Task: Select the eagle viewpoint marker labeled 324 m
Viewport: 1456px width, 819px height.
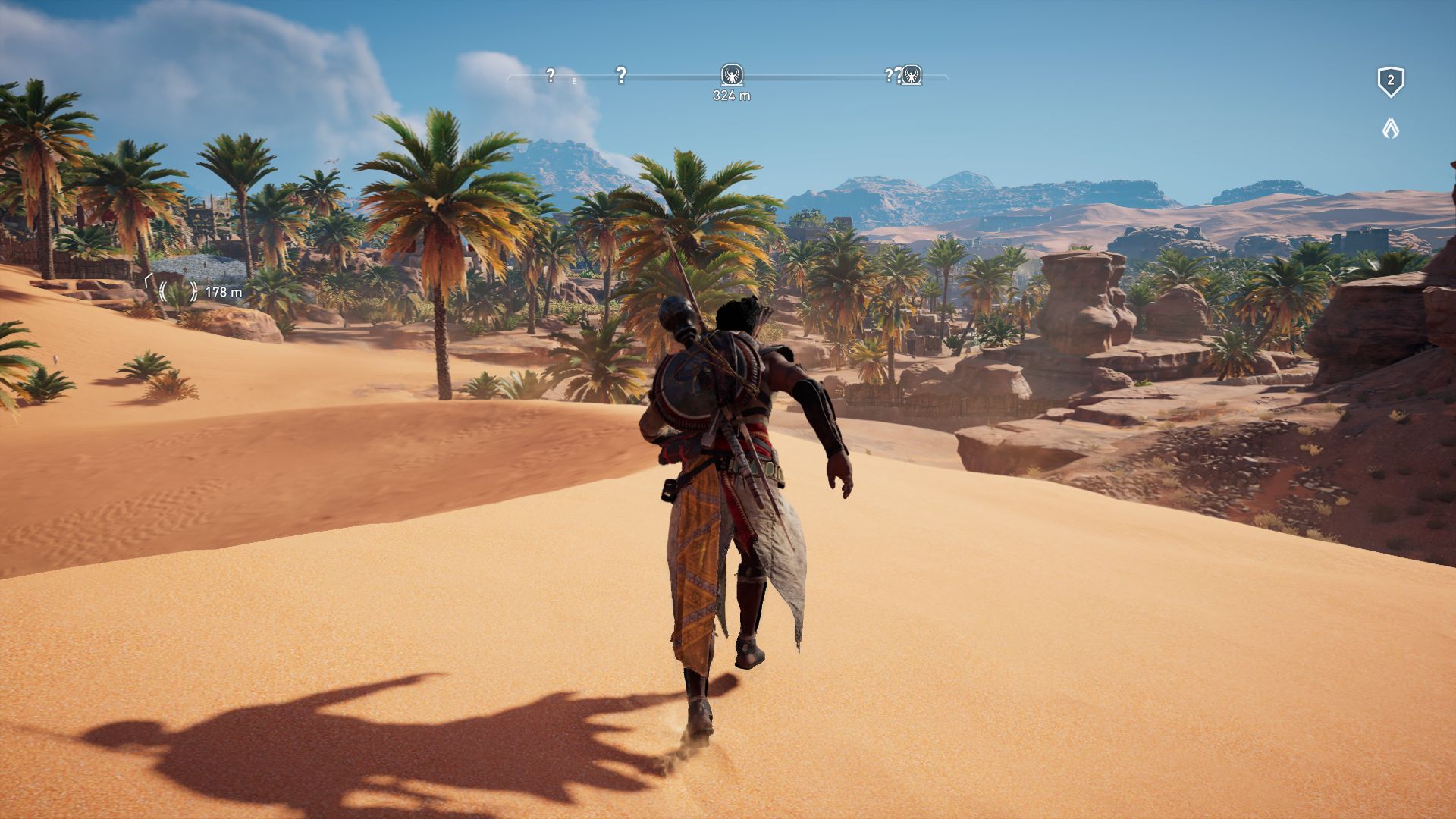Action: pos(731,75)
